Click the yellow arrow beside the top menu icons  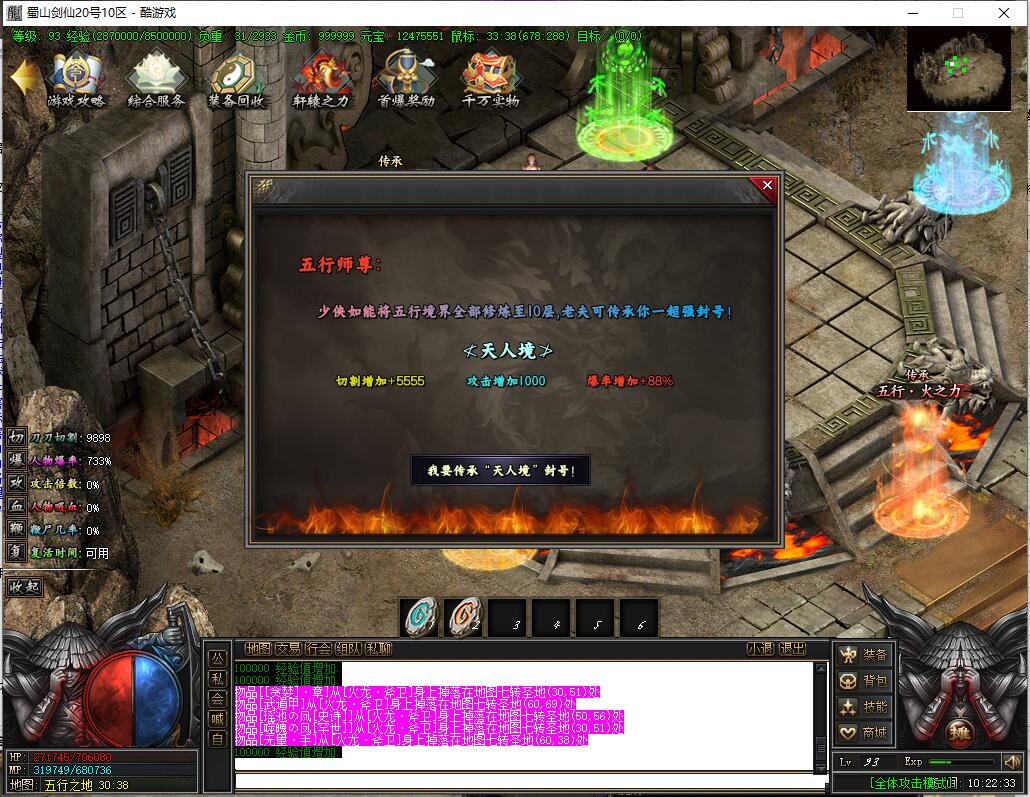click(23, 78)
